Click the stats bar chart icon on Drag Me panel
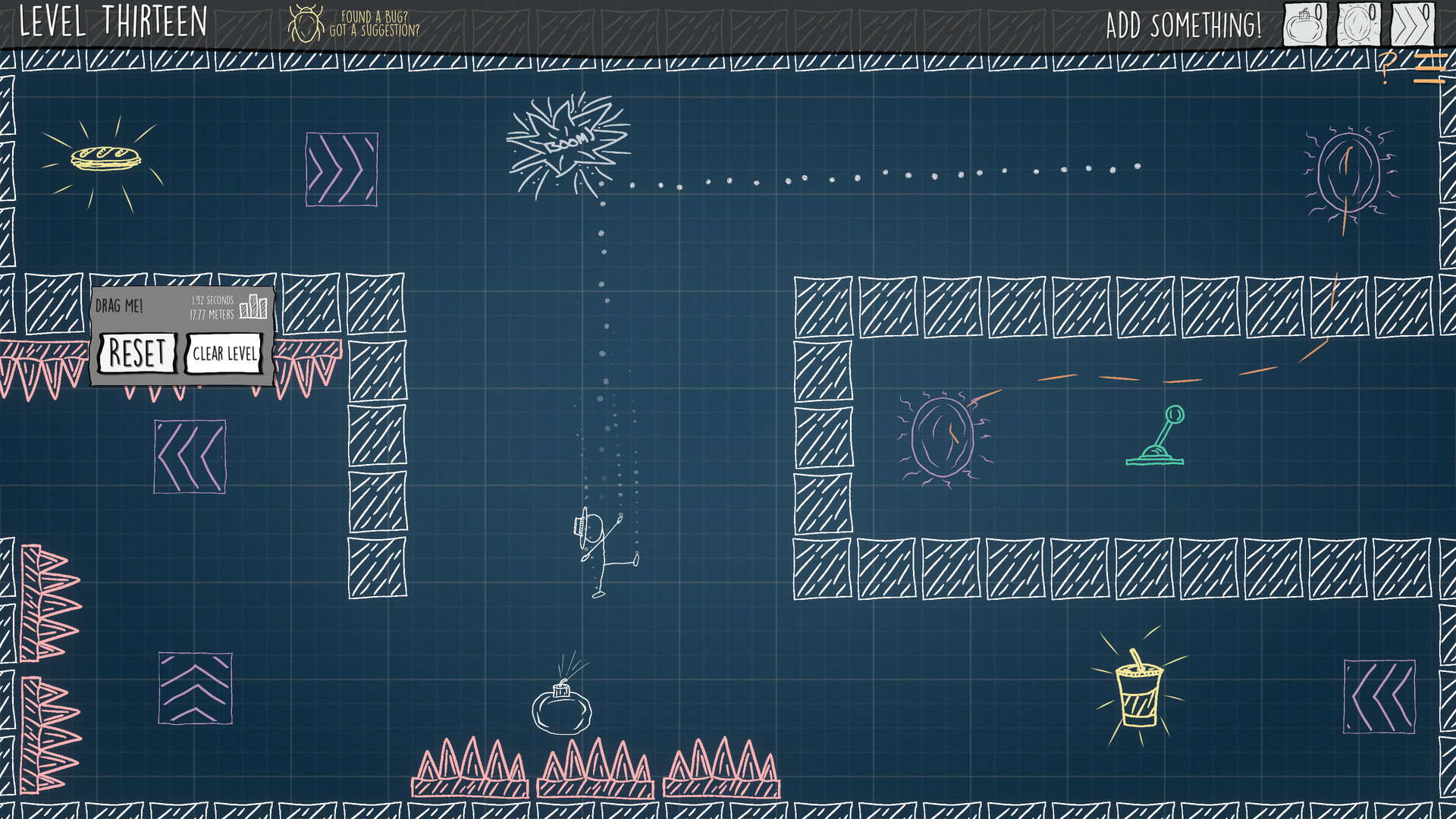Screen dimensions: 1456x819 [253, 308]
